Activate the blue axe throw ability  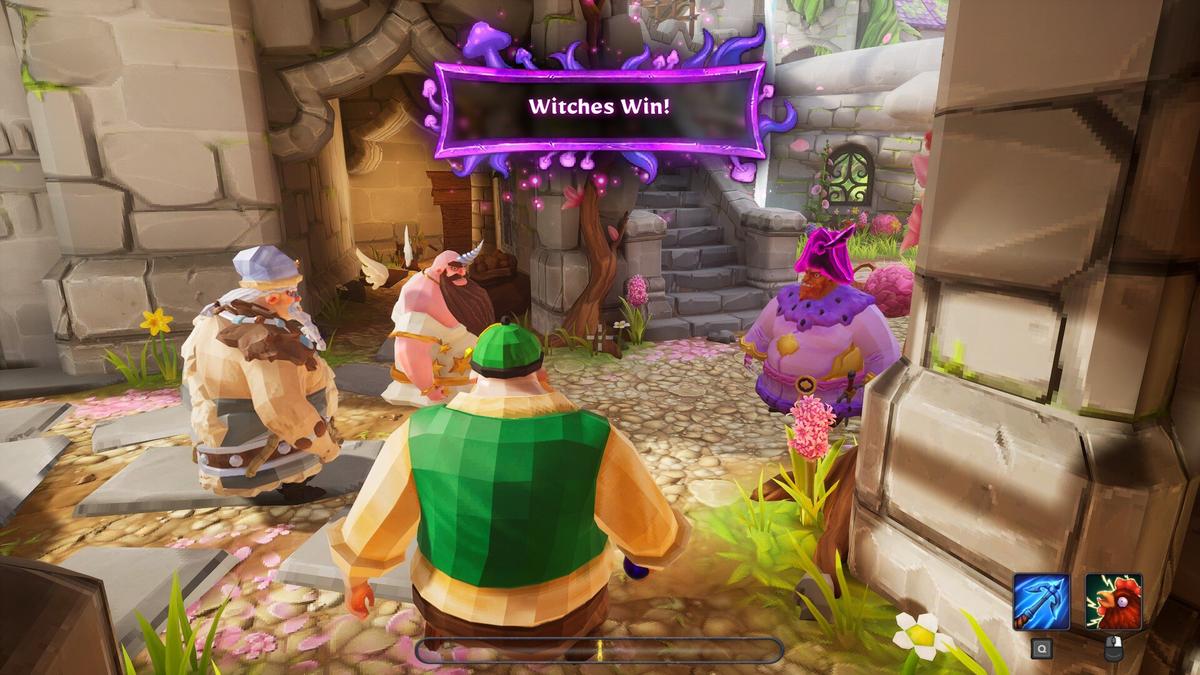tap(1041, 602)
